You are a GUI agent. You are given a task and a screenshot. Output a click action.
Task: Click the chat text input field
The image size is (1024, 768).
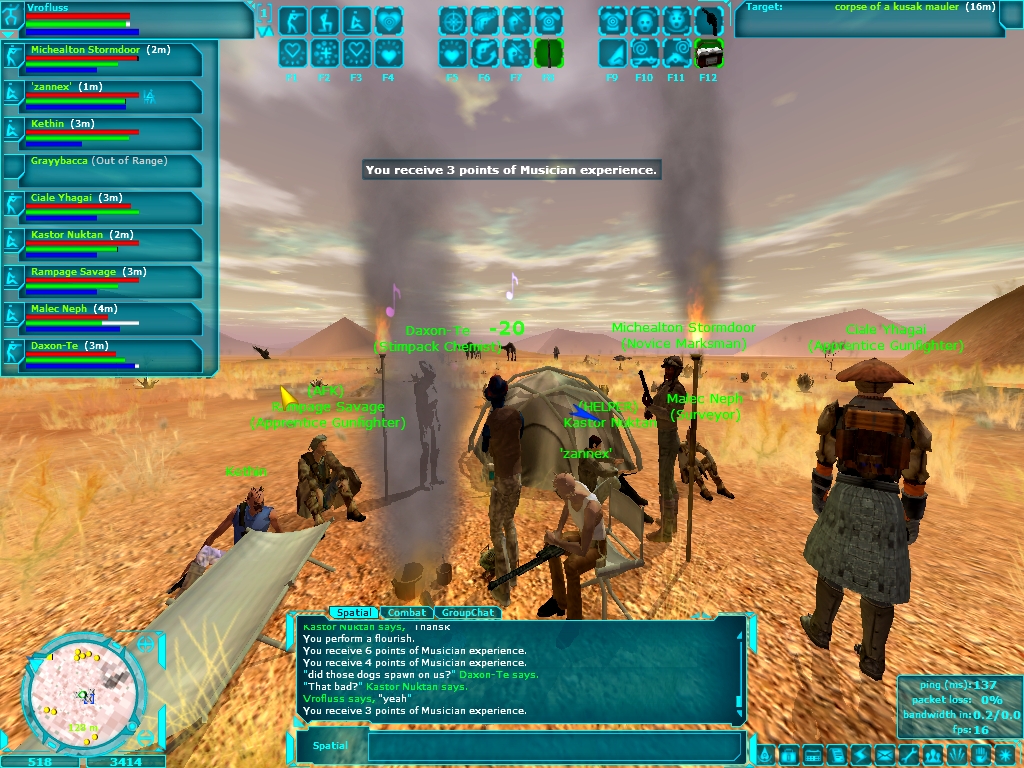pyautogui.click(x=555, y=746)
